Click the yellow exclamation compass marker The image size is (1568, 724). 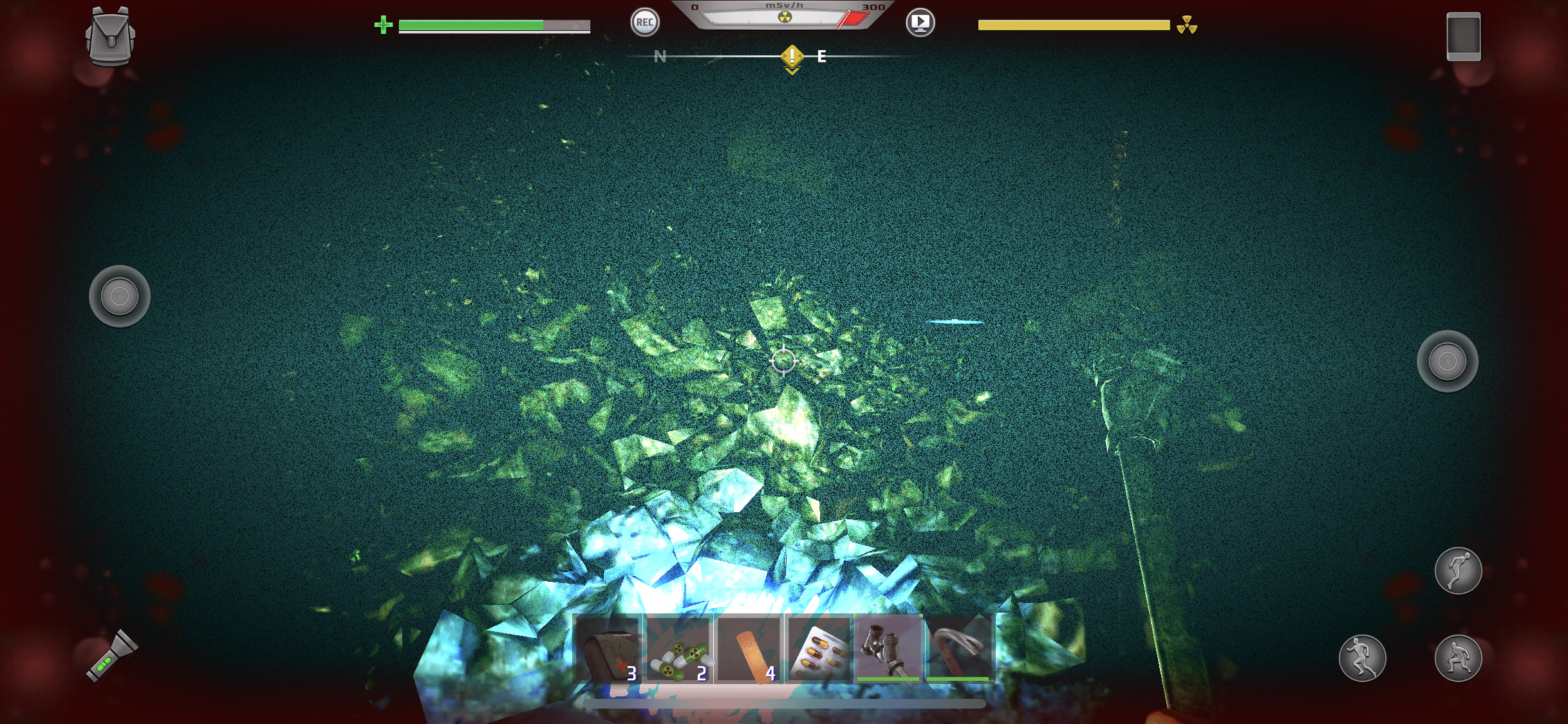pyautogui.click(x=792, y=58)
